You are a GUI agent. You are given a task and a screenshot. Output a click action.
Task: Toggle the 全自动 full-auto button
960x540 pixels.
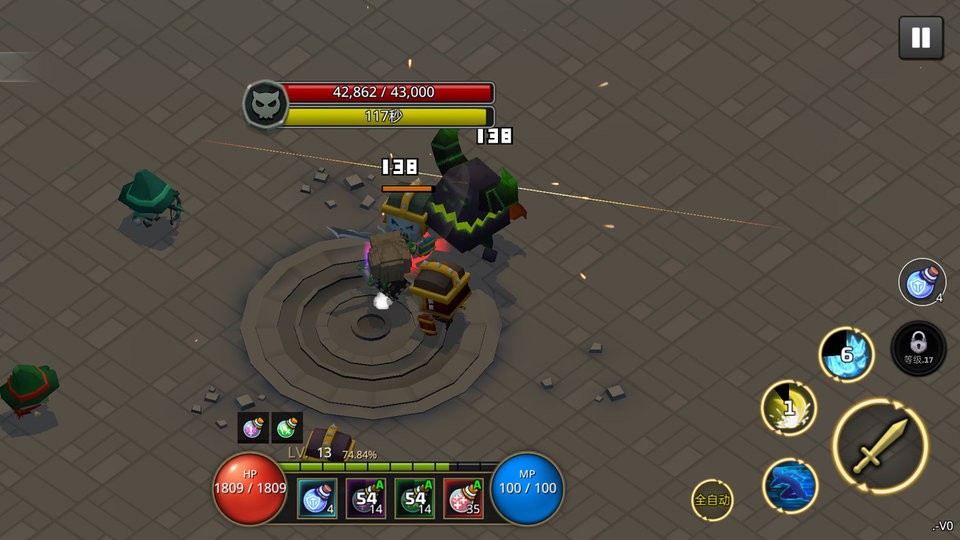tap(712, 499)
